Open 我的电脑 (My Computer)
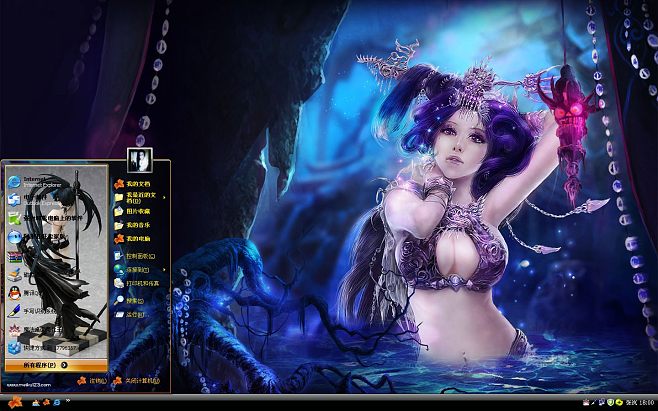Image resolution: width=658 pixels, height=411 pixels. click(x=135, y=239)
